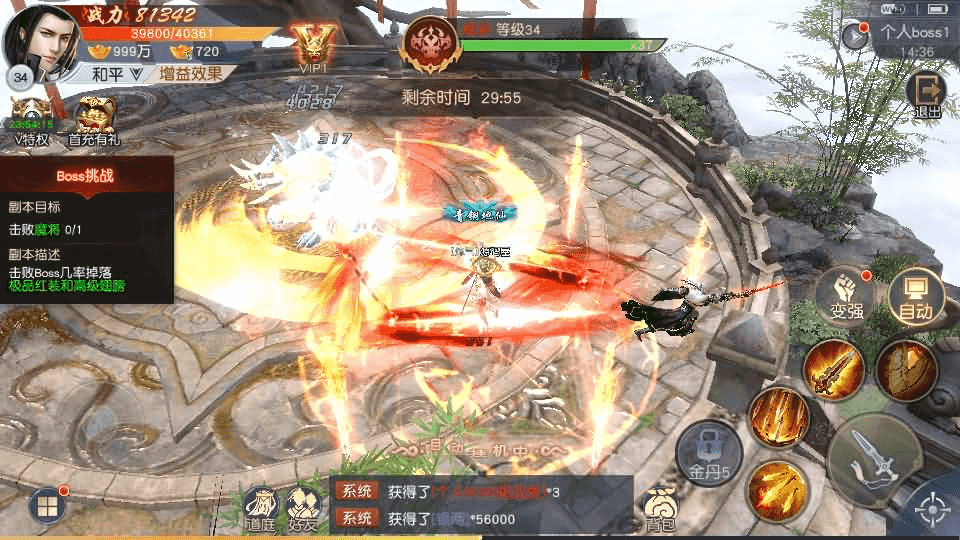Open the 好友 friends icon

pos(302,509)
